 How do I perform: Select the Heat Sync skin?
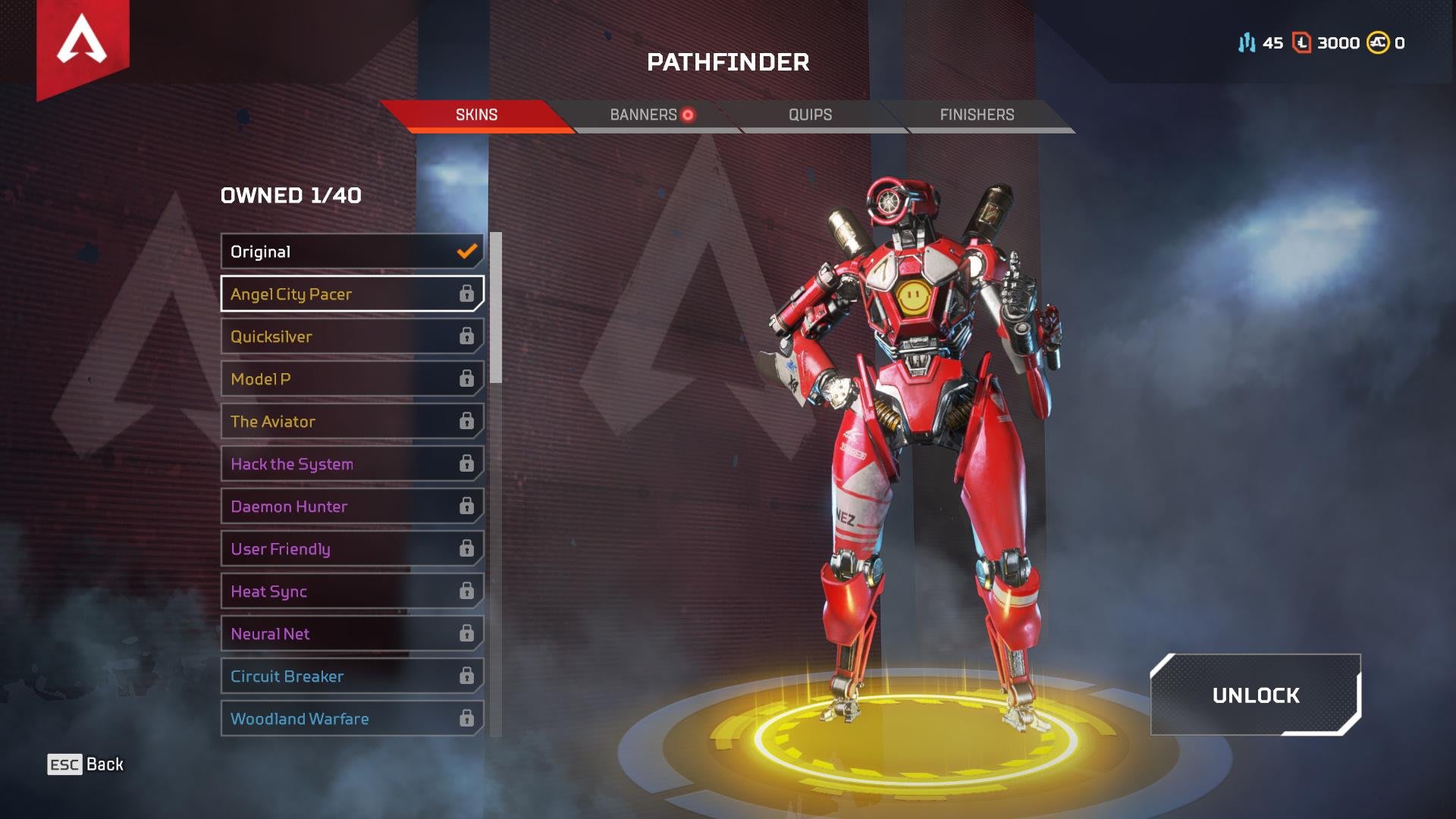pos(352,591)
